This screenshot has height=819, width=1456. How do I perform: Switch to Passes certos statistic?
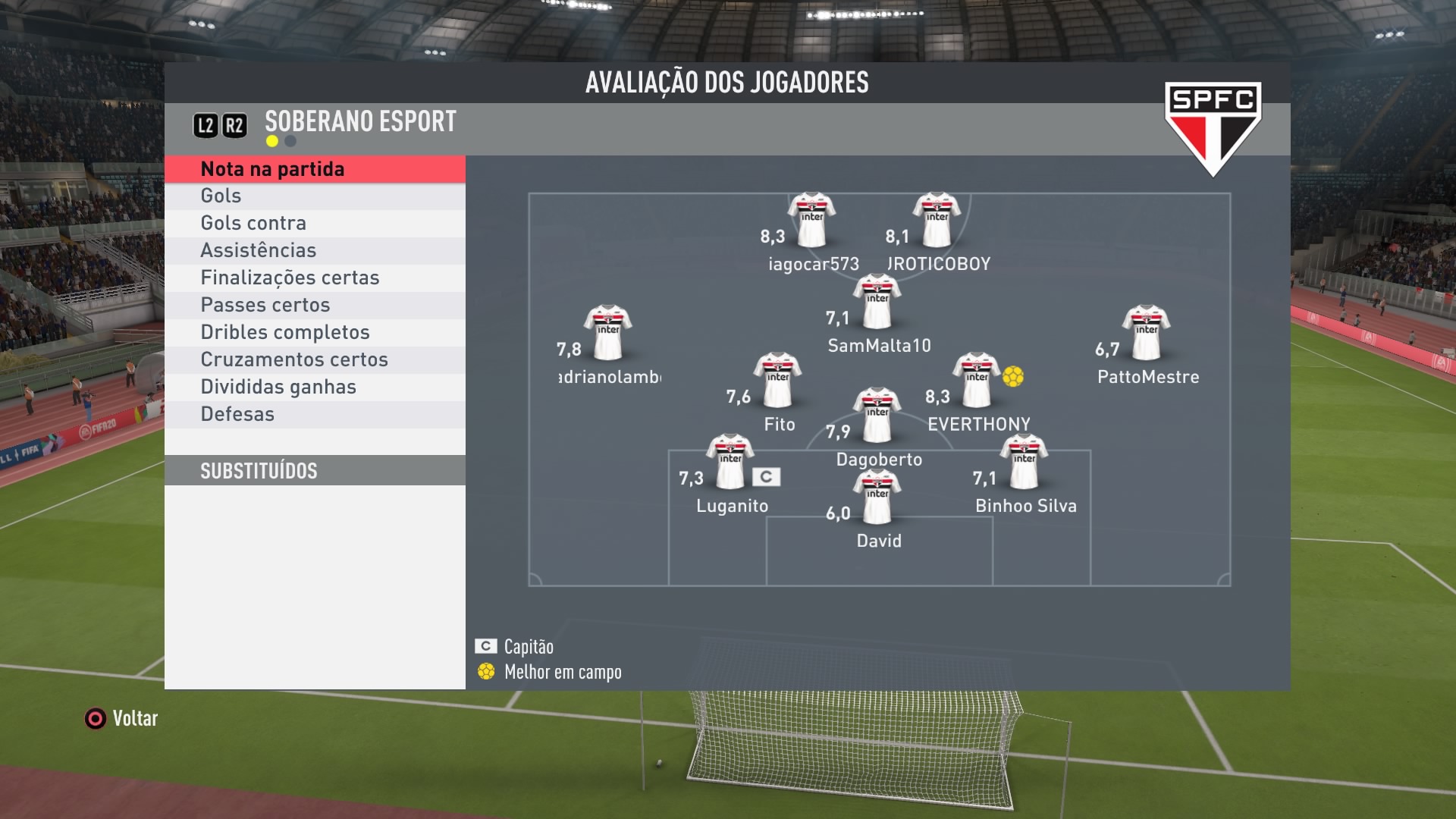tap(315, 306)
